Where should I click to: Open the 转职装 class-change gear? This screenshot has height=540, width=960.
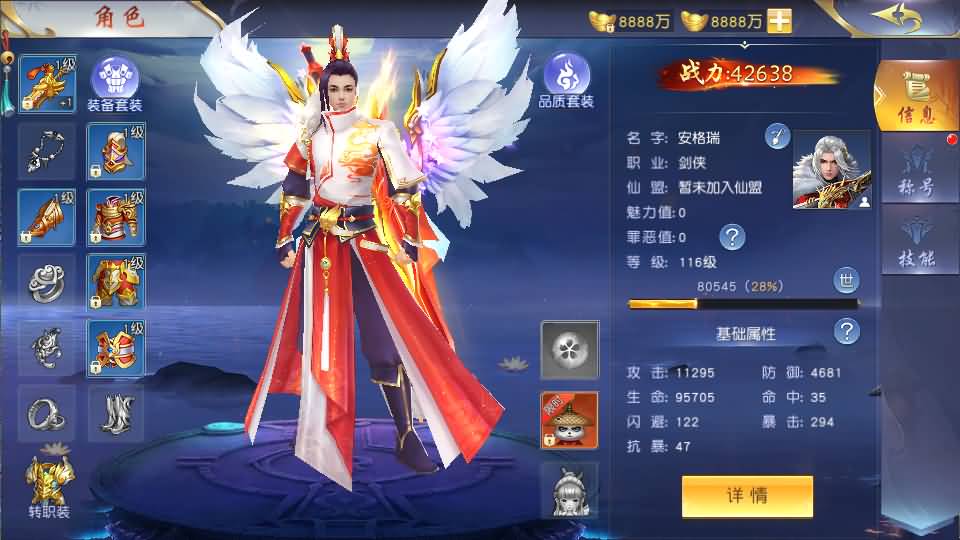(x=47, y=487)
